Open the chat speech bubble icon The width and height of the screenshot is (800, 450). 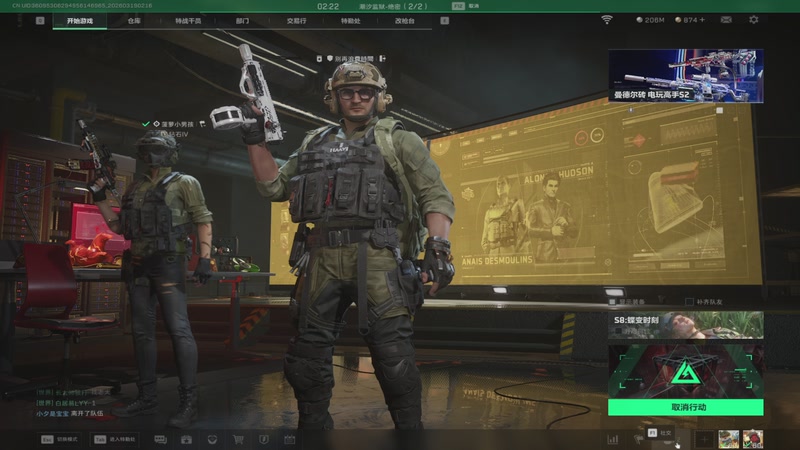[160, 439]
